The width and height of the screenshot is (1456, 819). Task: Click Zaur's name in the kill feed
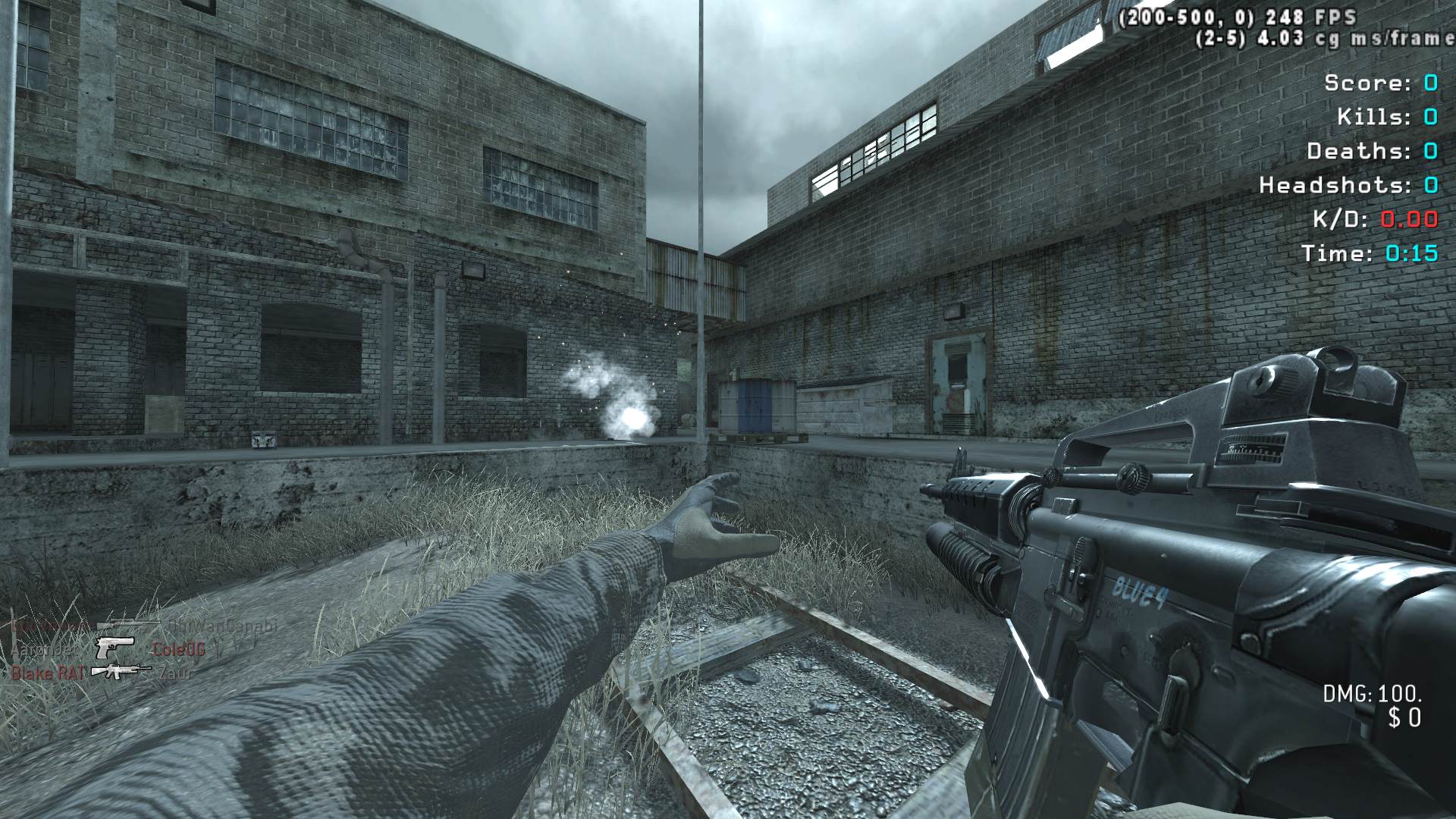point(174,672)
